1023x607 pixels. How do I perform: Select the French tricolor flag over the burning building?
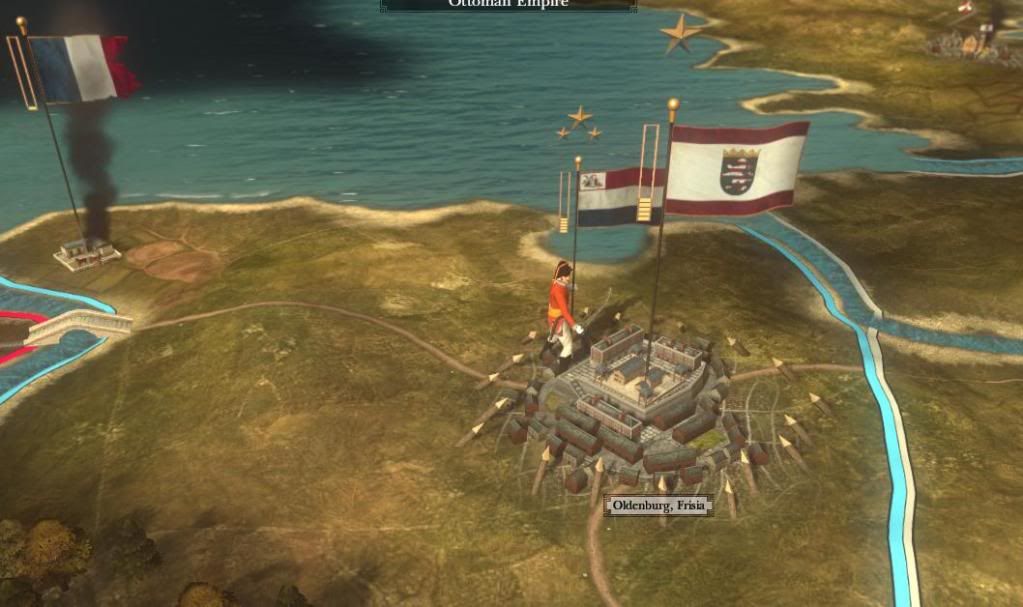79,68
